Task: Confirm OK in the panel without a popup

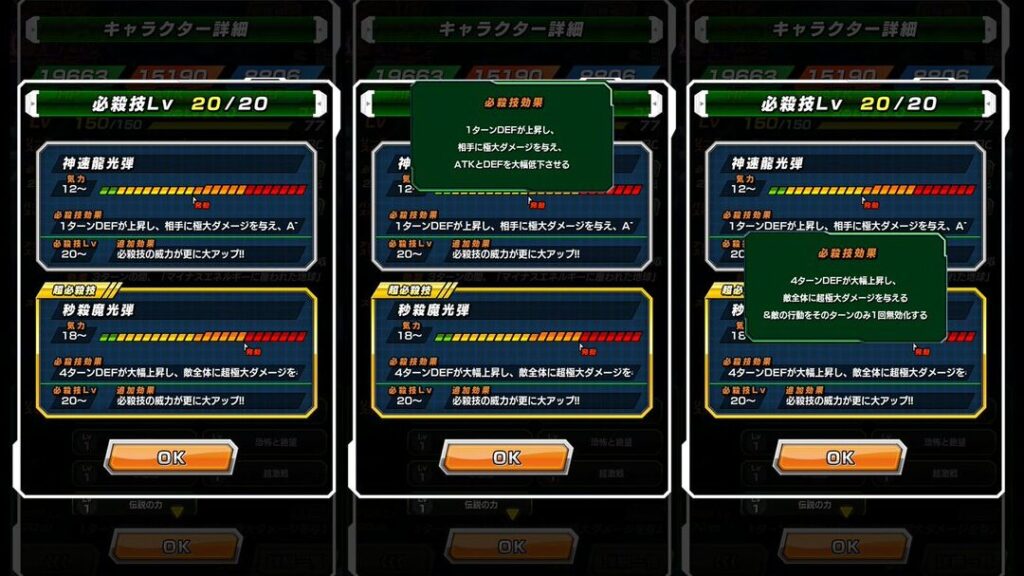Action: (171, 457)
